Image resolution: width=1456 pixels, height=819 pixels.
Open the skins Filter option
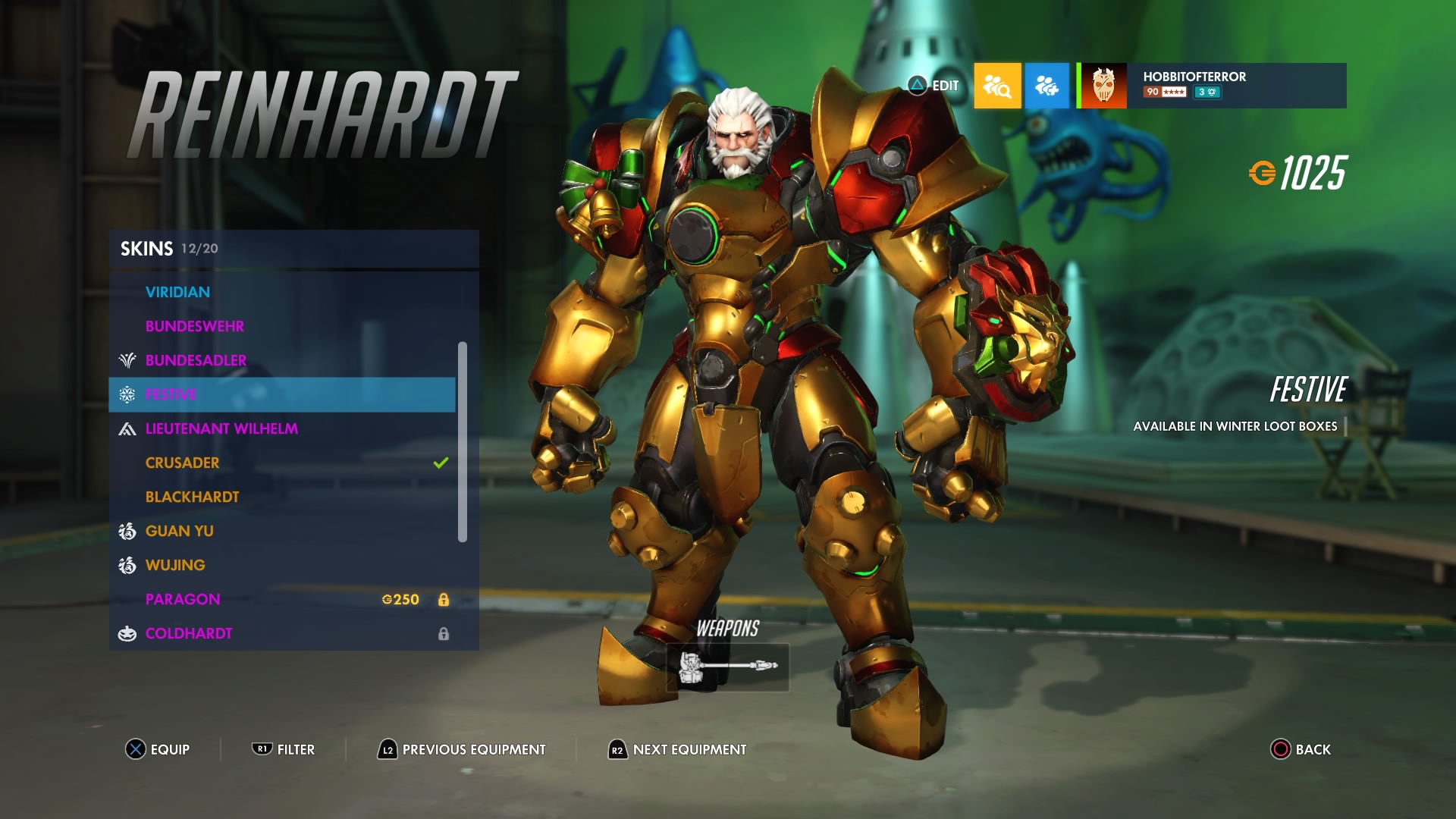284,749
